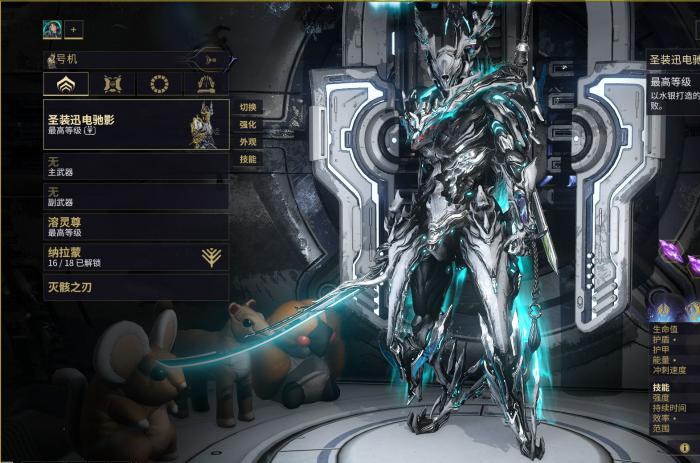Select the player avatar icon
The width and height of the screenshot is (700, 463).
click(52, 30)
